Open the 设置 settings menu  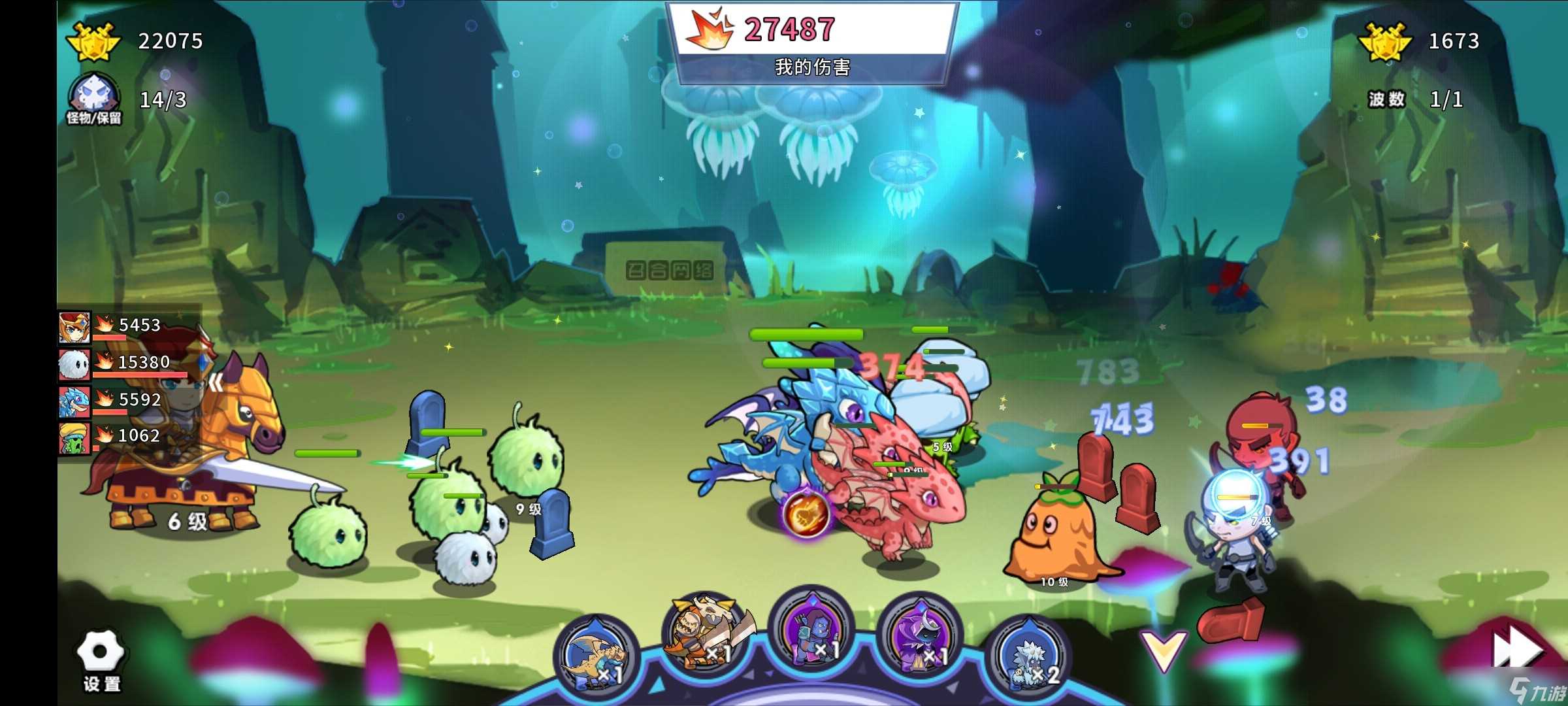101,660
